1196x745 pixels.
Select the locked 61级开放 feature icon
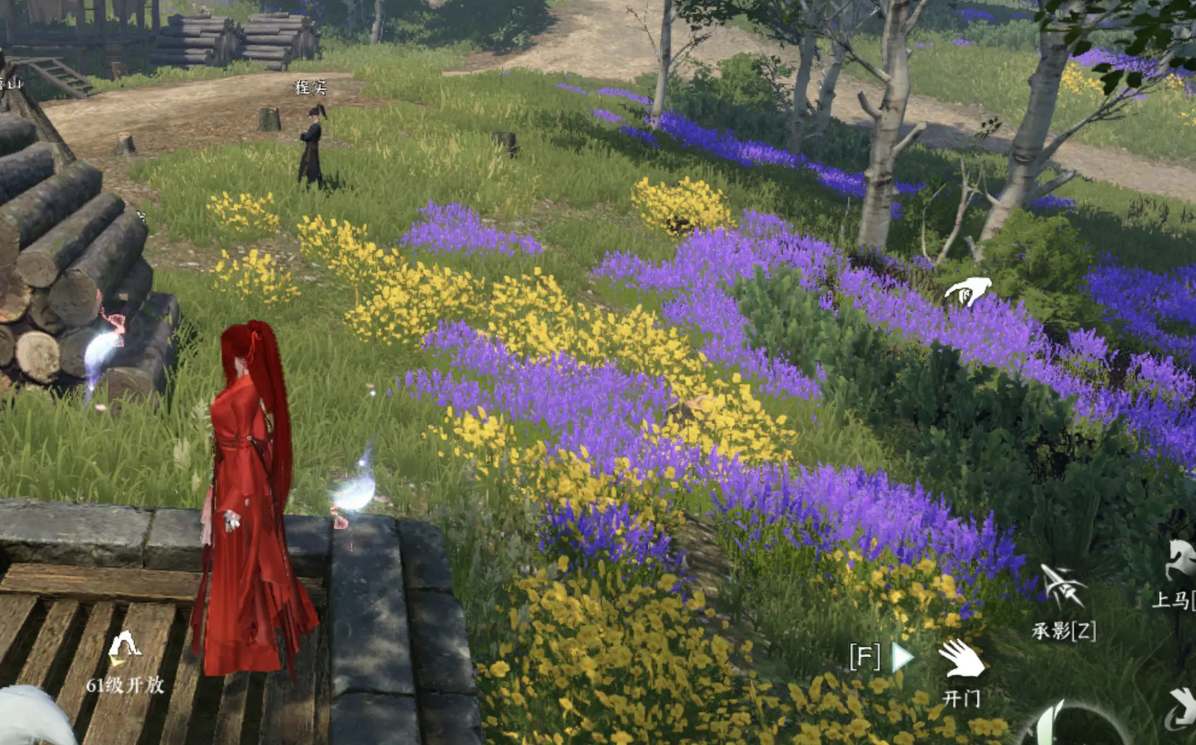point(125,648)
